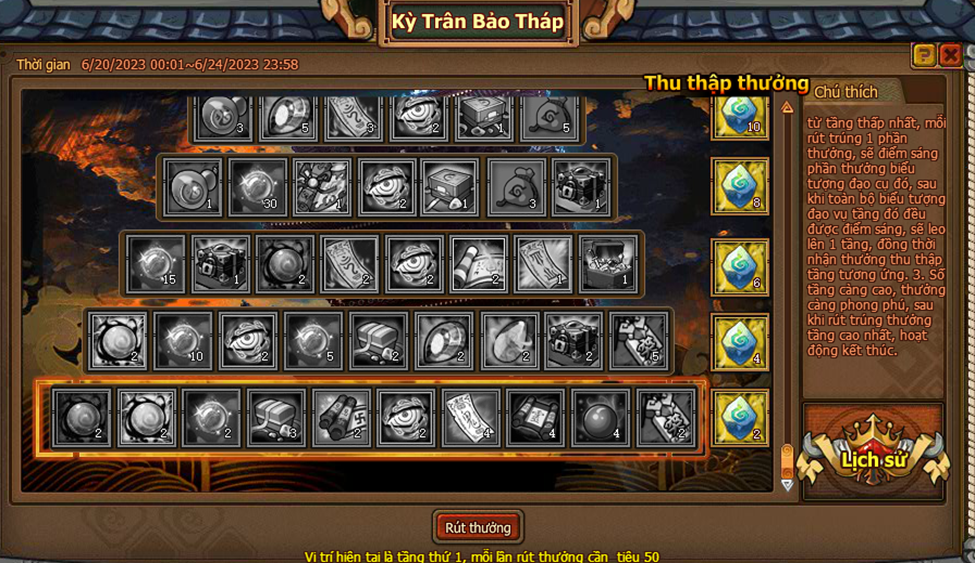This screenshot has height=563, width=975.
Task: Select the sparkling orb slot with 10
Action: coord(183,341)
